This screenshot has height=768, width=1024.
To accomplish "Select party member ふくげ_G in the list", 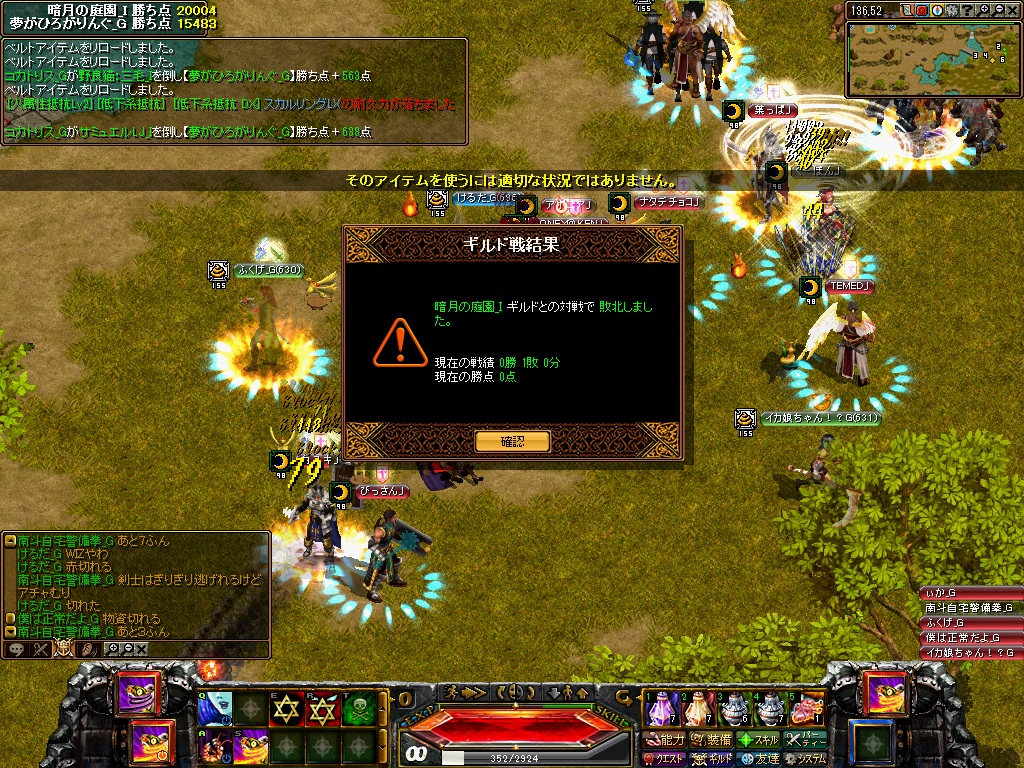I will click(x=969, y=622).
